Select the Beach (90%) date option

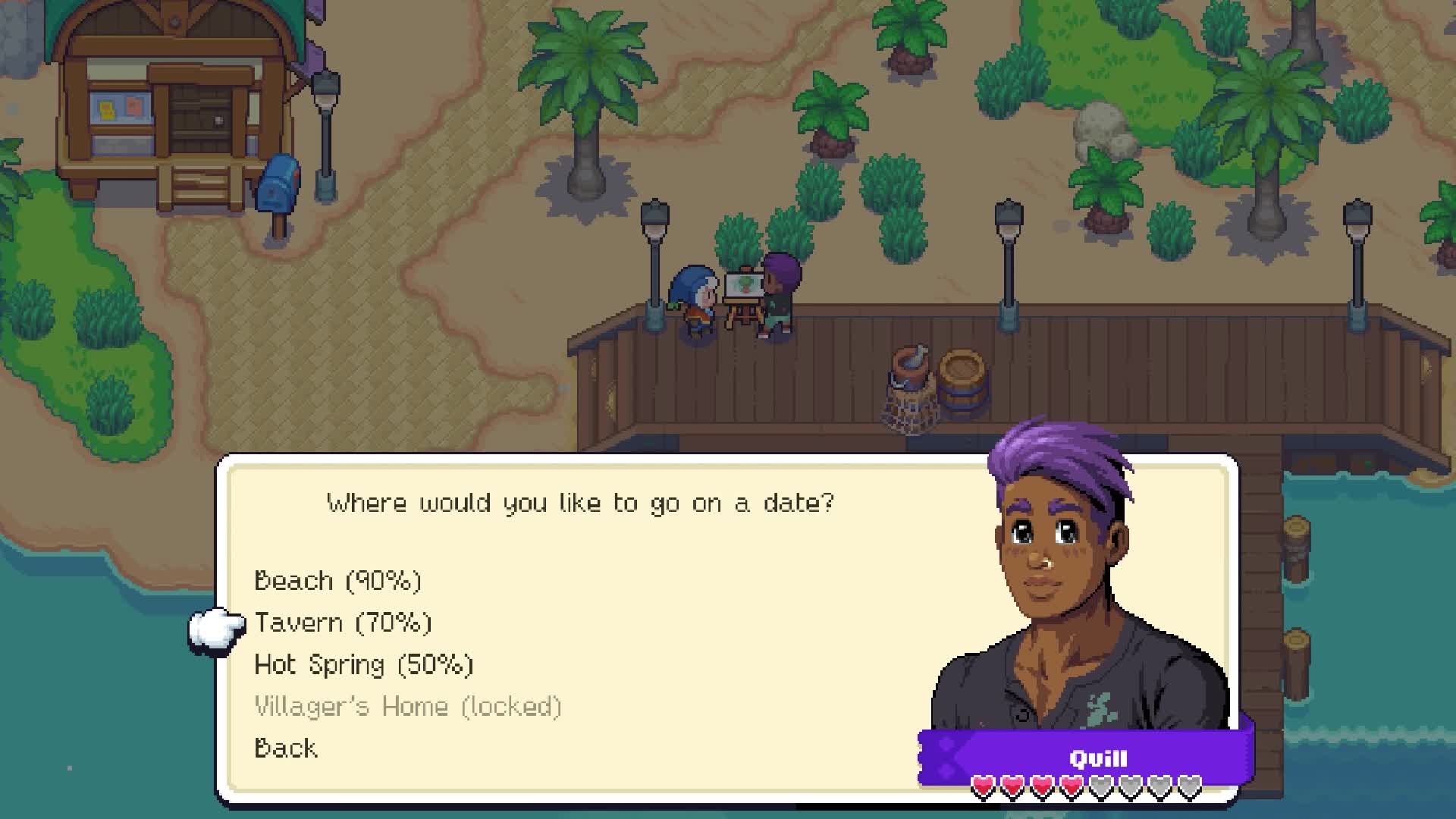[339, 580]
